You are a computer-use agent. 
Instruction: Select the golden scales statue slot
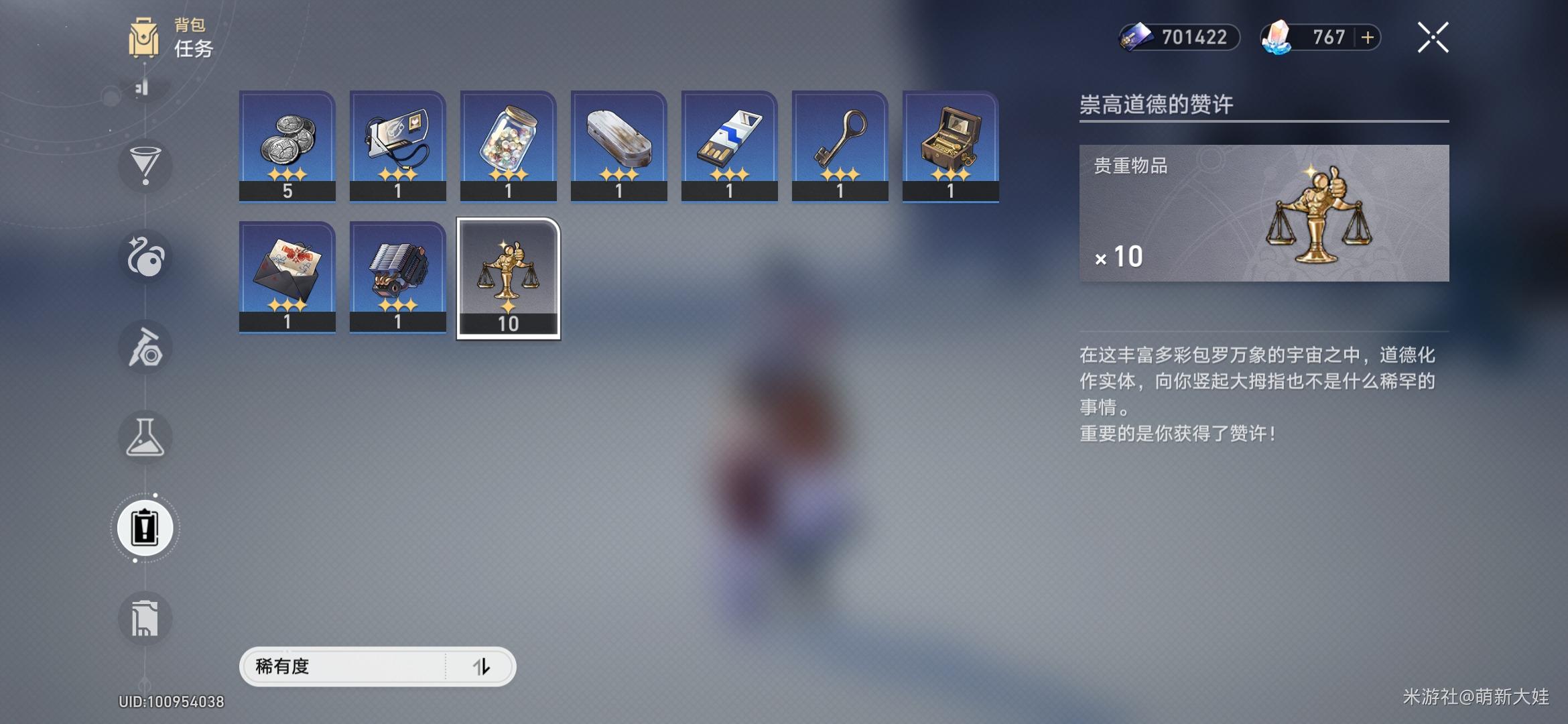point(509,278)
